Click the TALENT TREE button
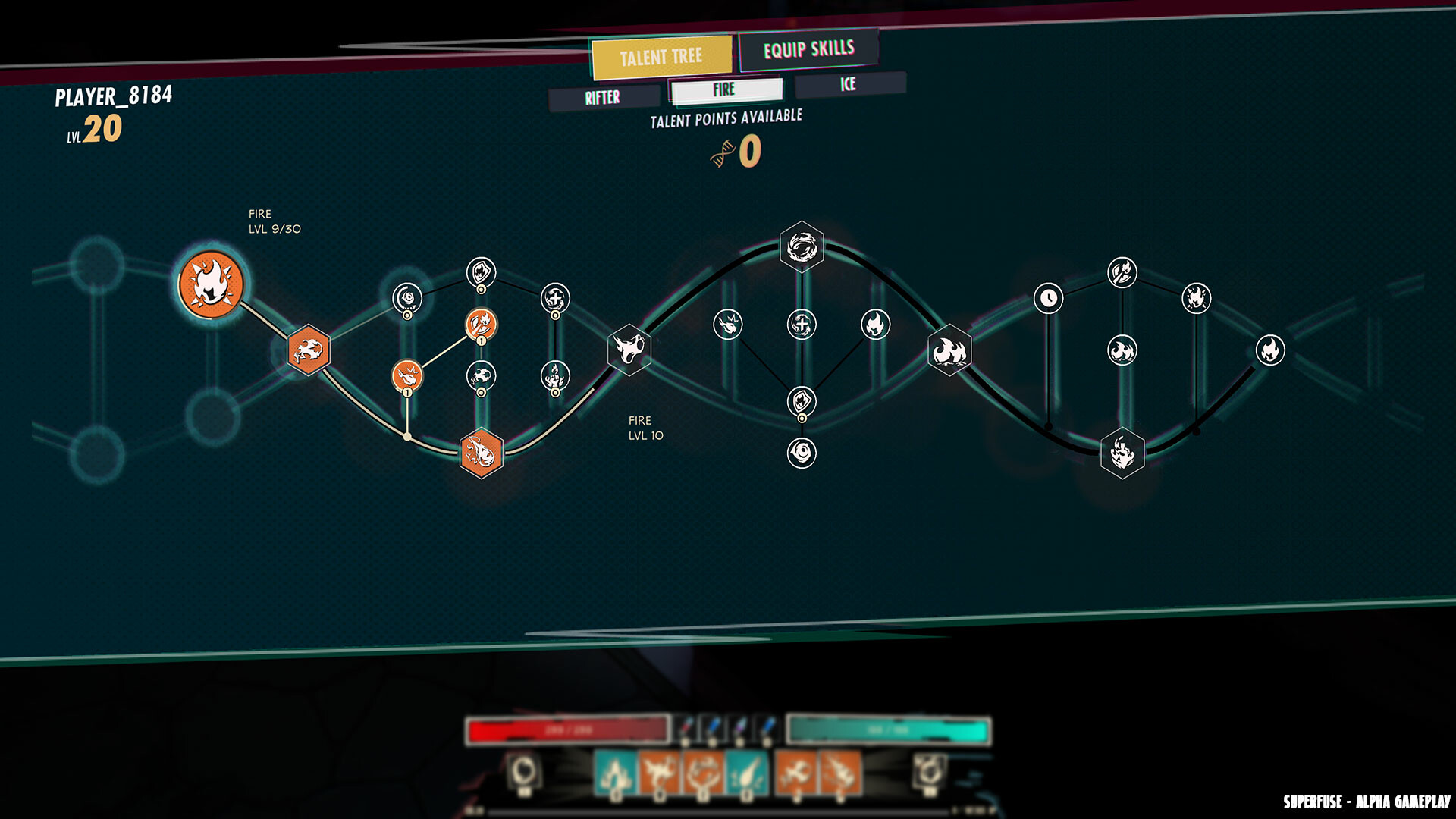The height and width of the screenshot is (819, 1456). pos(661,55)
